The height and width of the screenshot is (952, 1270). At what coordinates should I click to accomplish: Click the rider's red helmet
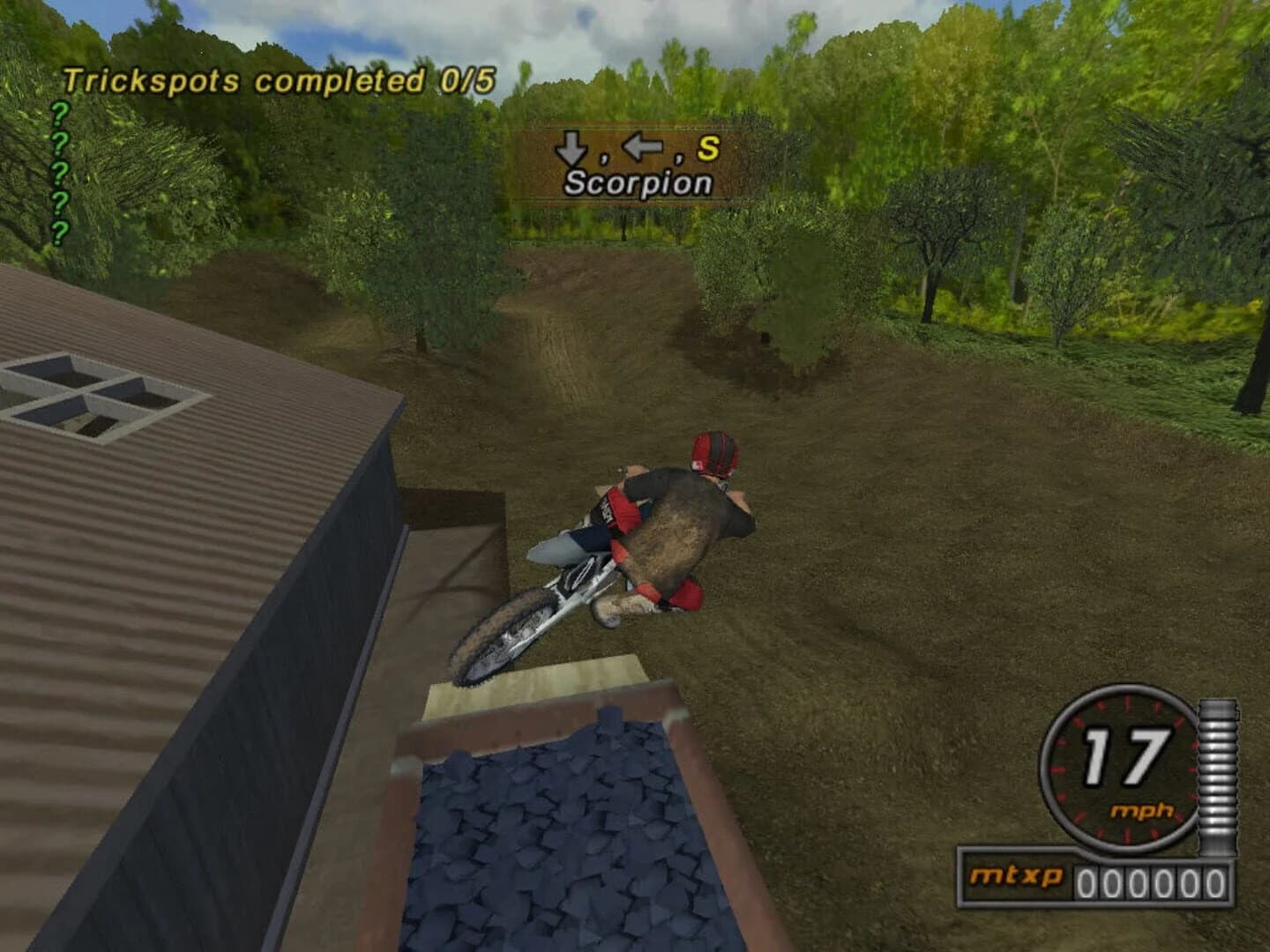point(713,455)
